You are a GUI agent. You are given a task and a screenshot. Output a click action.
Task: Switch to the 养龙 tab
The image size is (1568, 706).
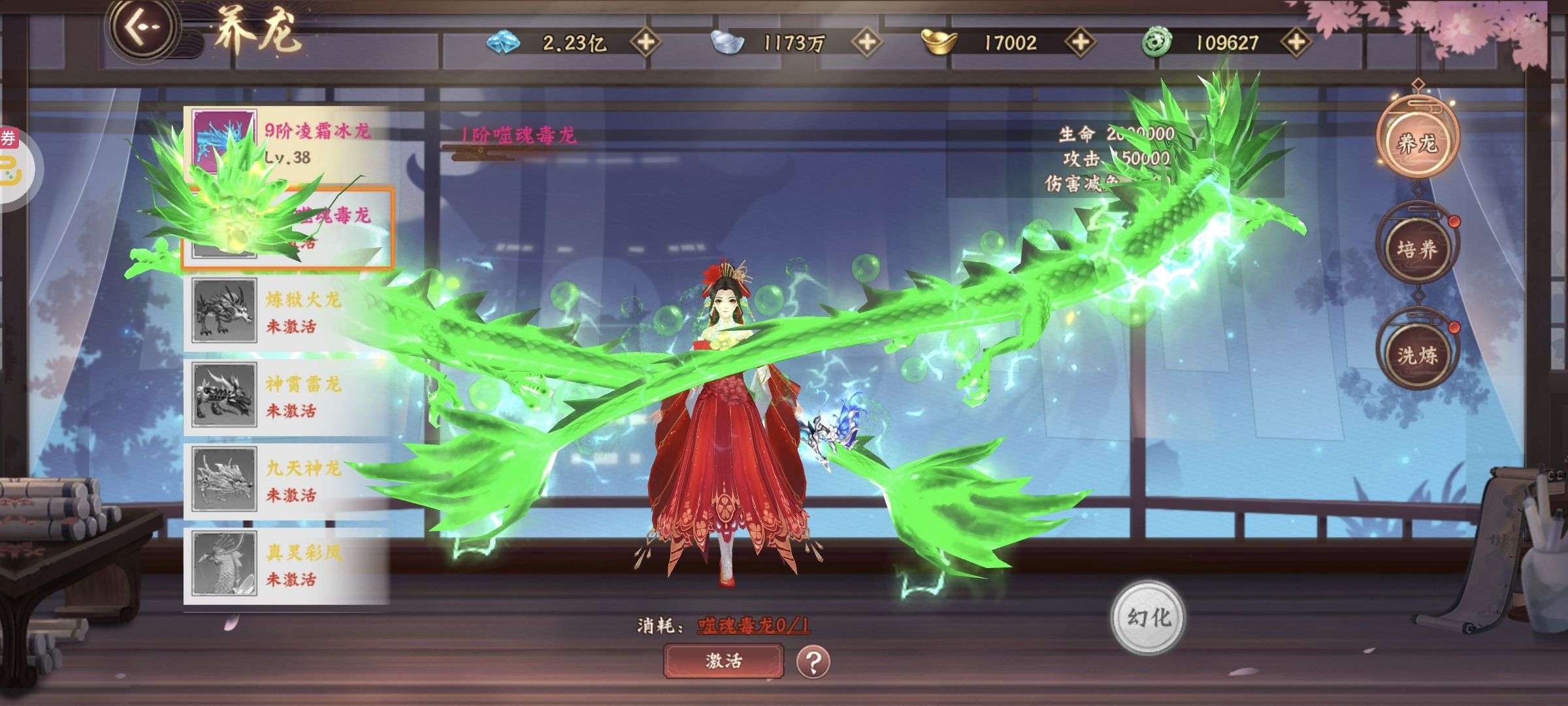pyautogui.click(x=1417, y=143)
